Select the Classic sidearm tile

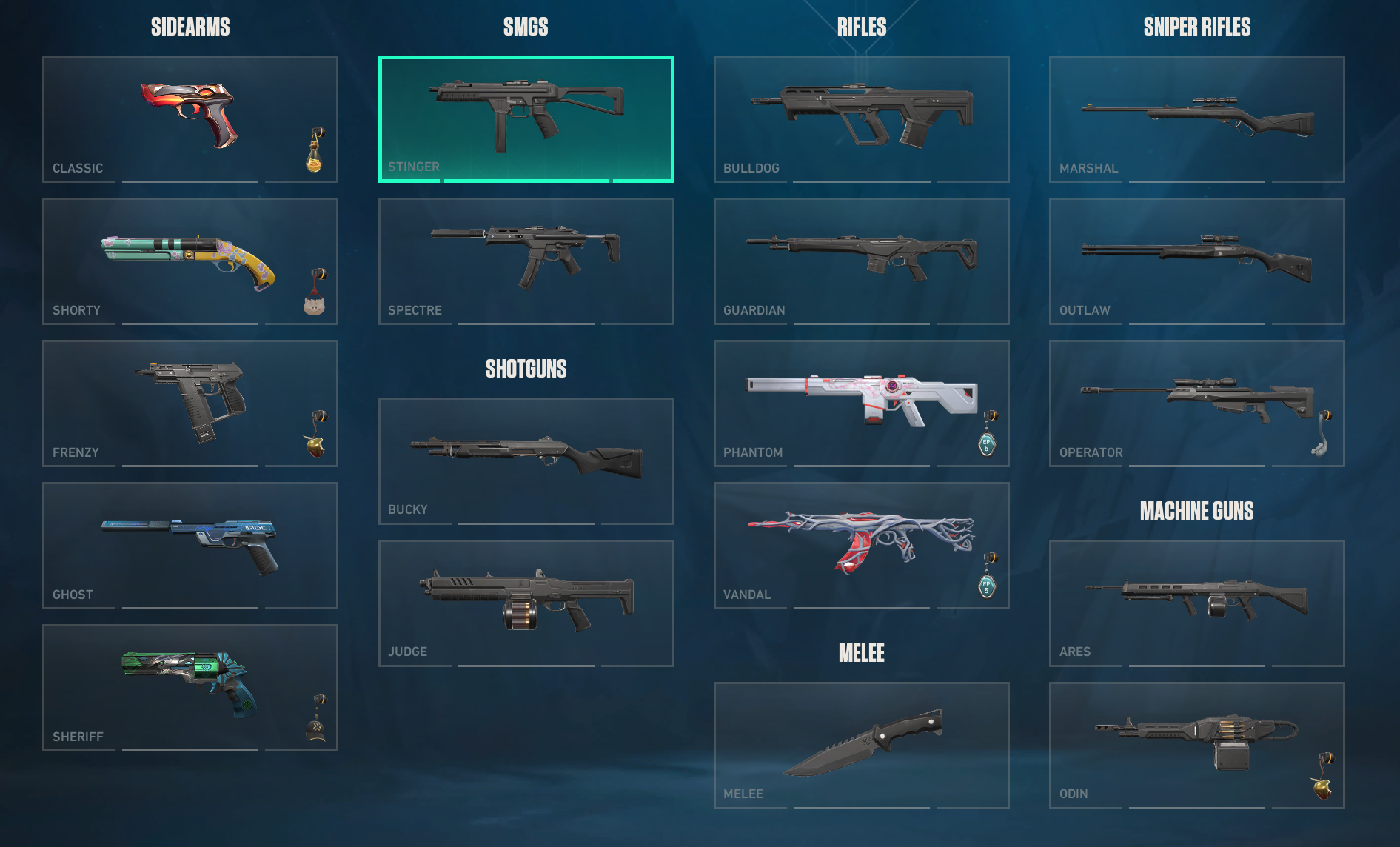(x=190, y=118)
